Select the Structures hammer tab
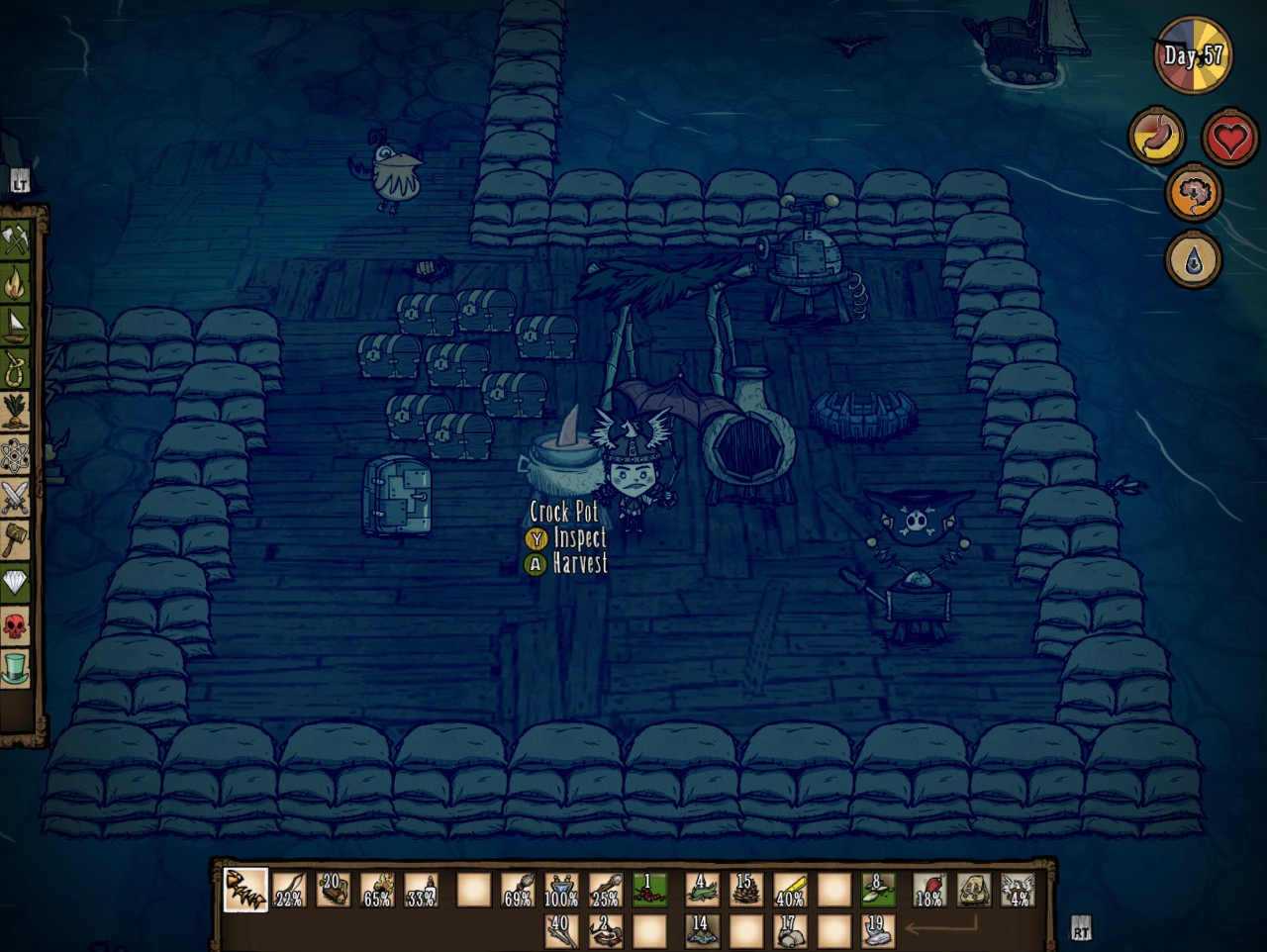This screenshot has width=1267, height=952. click(x=16, y=539)
